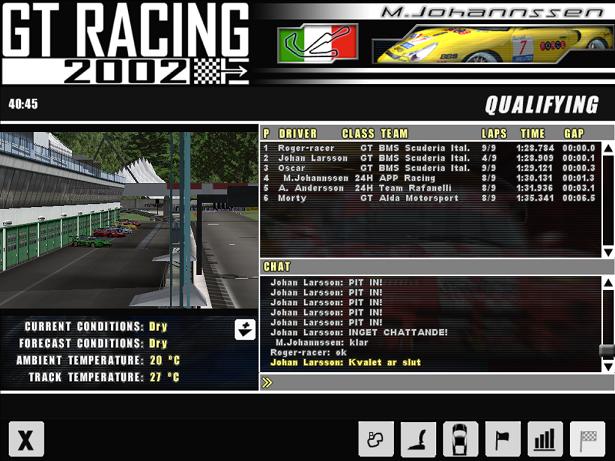The height and width of the screenshot is (461, 615).
Task: Open the track map icon button
Action: pyautogui.click(x=376, y=439)
